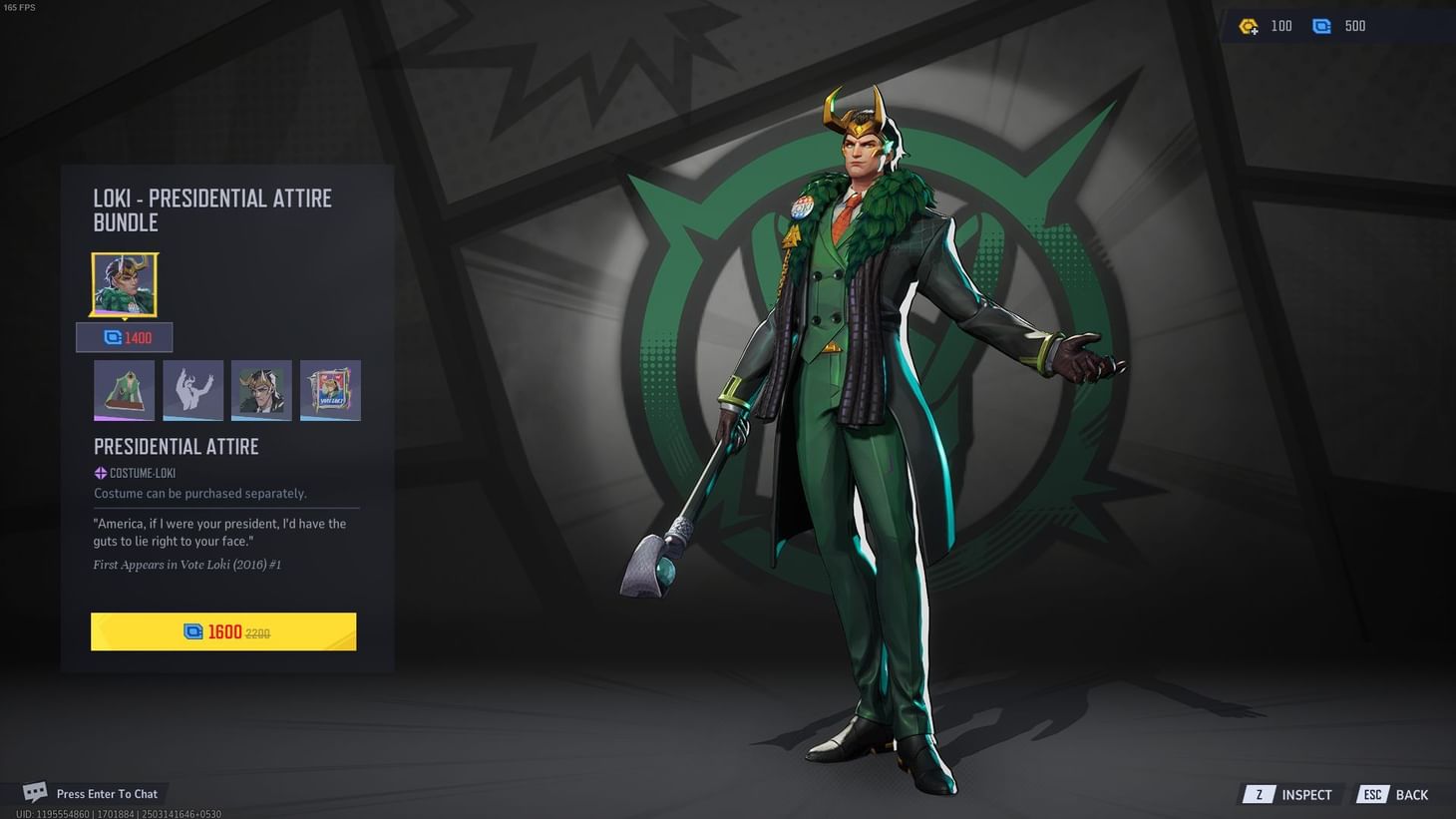Click the gold Lattice currency icon
This screenshot has width=1456, height=819.
pos(1249,26)
